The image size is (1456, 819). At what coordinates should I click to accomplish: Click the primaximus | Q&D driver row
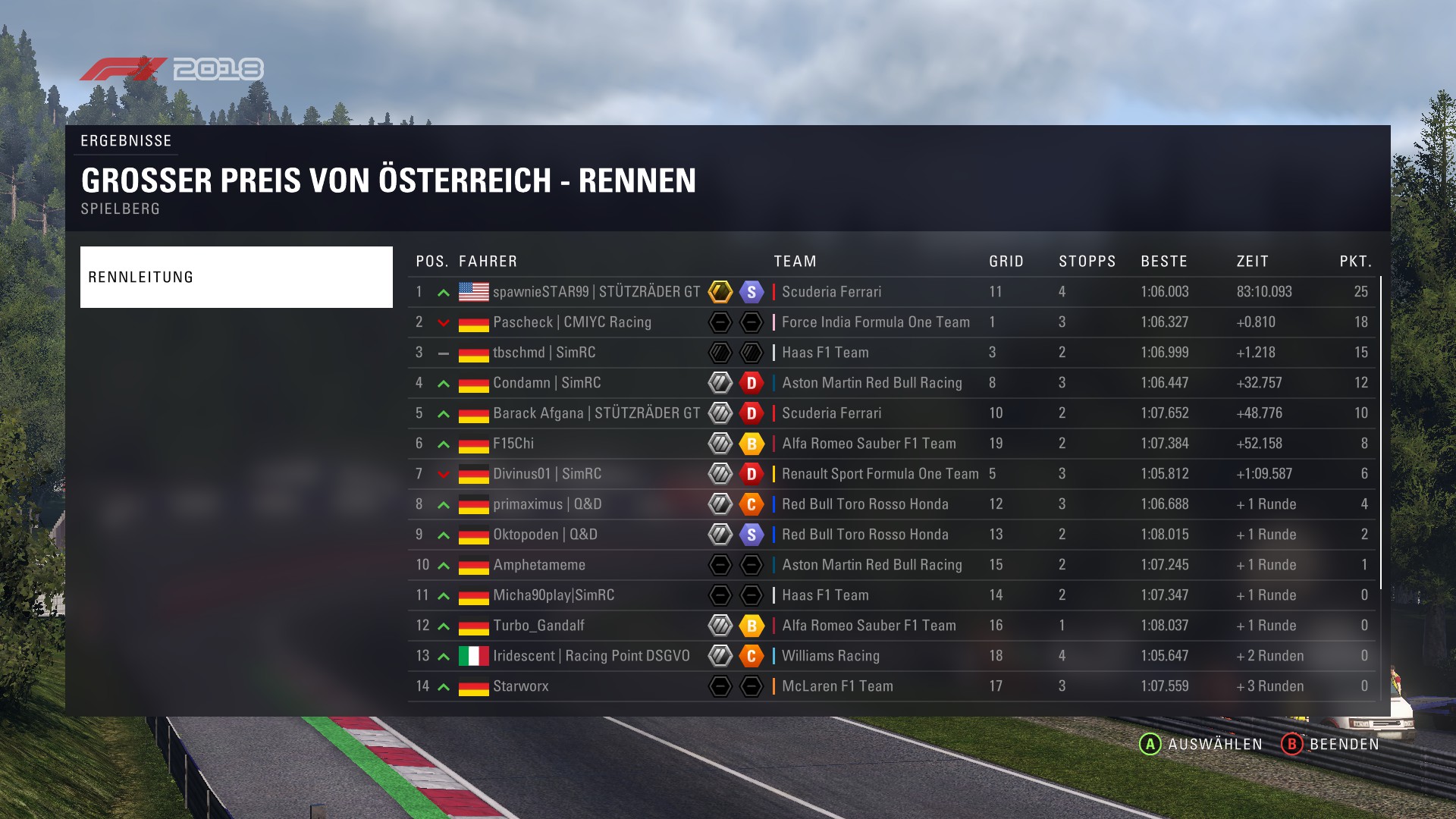(x=547, y=504)
